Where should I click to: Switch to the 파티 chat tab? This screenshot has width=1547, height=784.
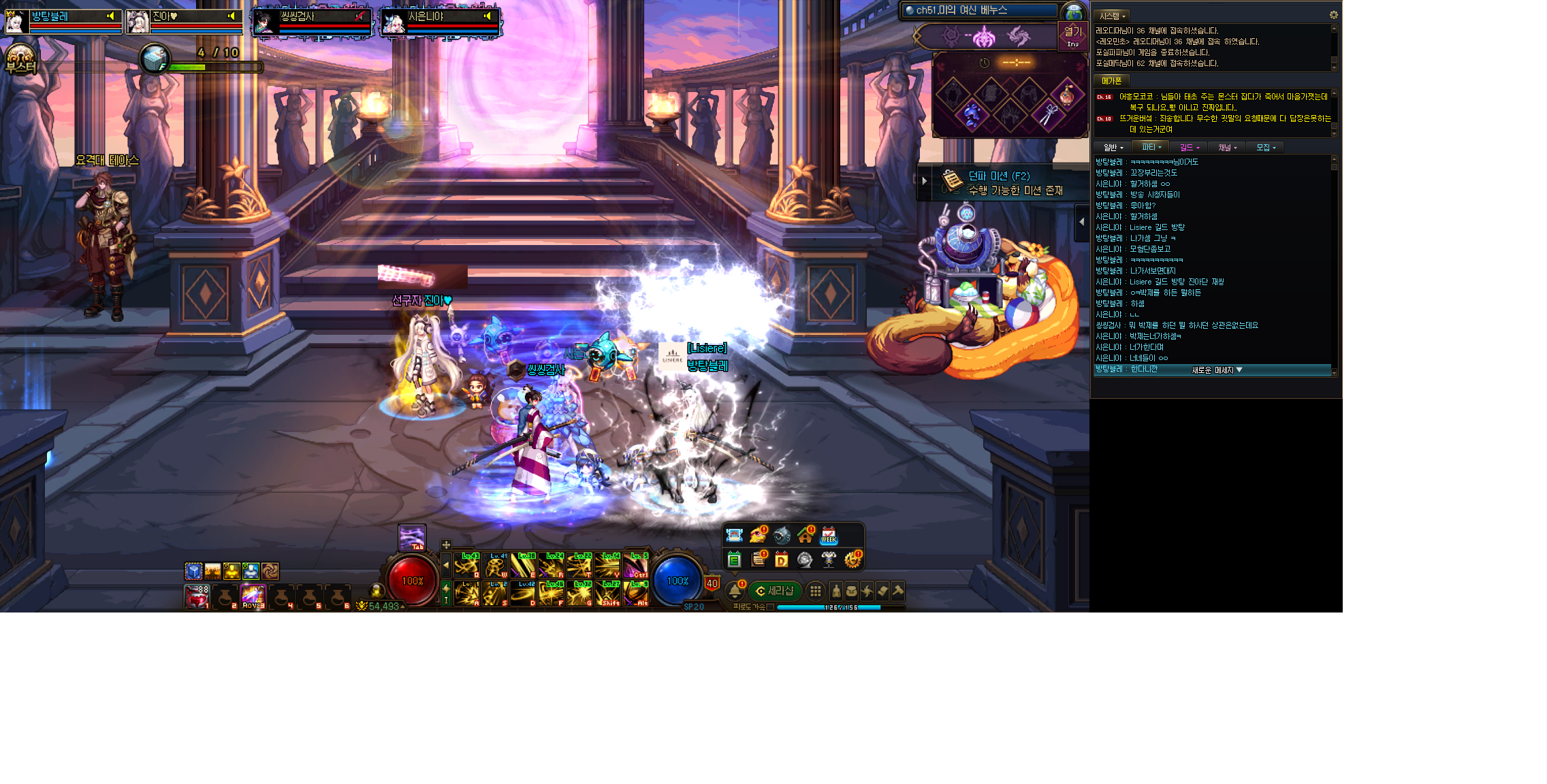coord(1151,147)
